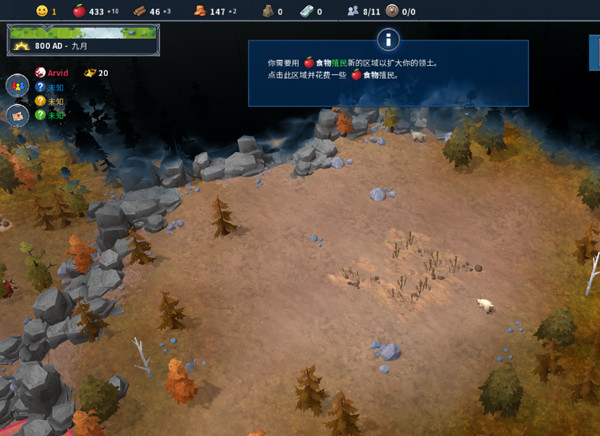Select the blue unknown clan entry

tap(50, 87)
